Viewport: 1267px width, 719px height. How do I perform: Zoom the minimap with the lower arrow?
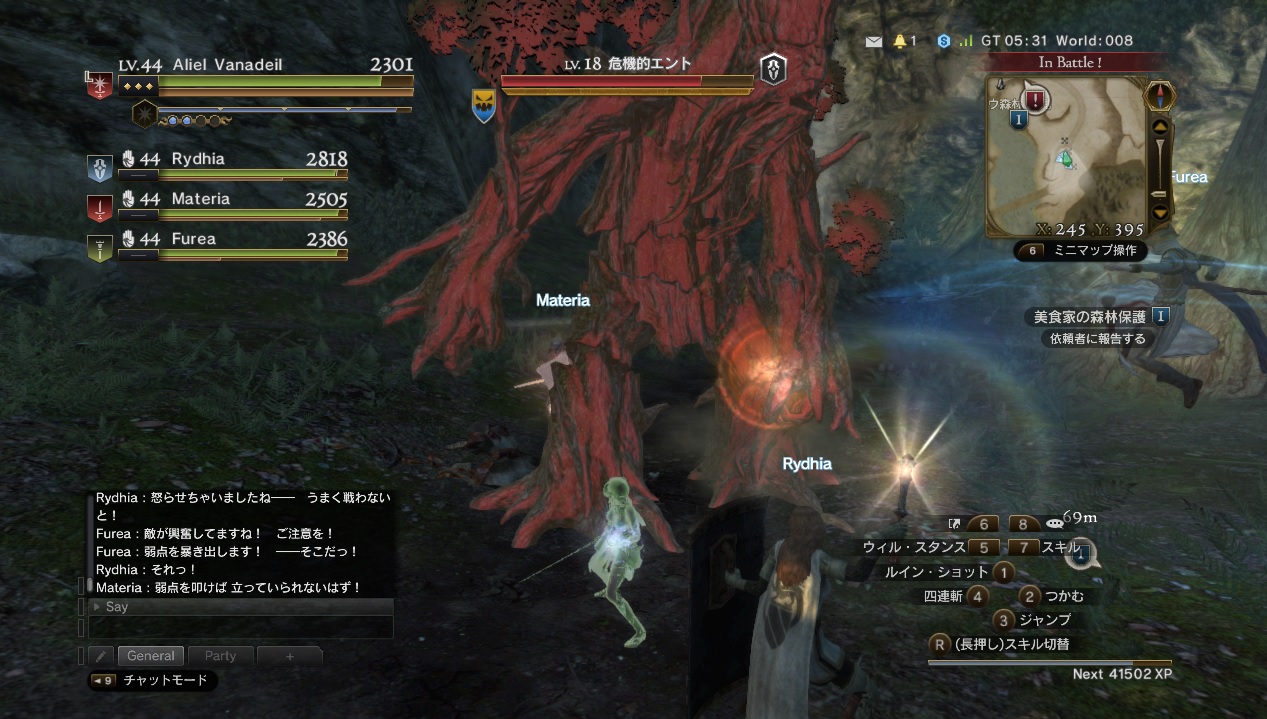tap(1160, 212)
